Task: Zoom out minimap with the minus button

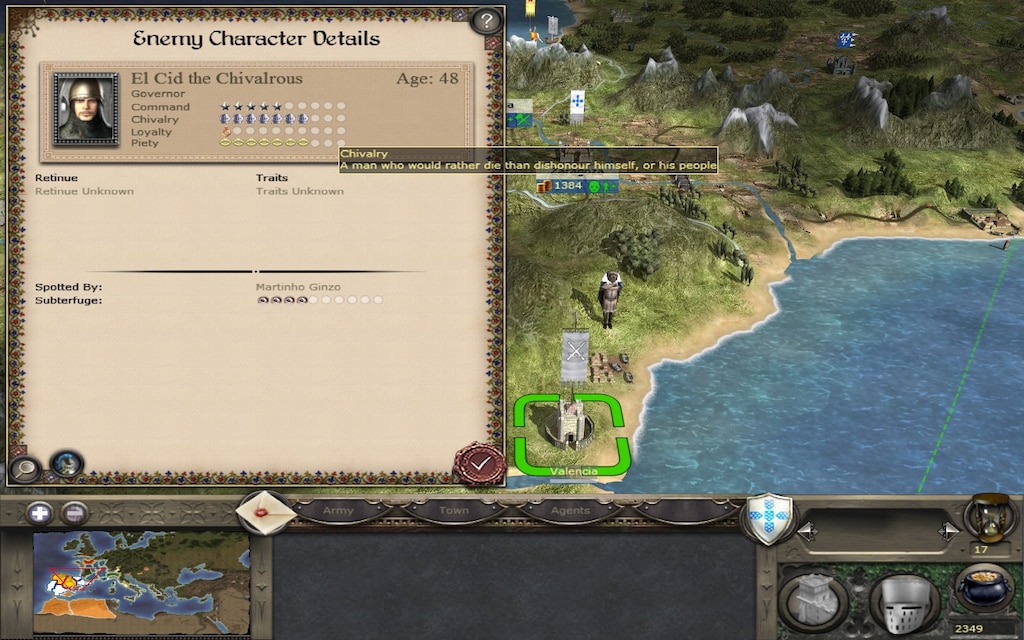Action: pos(73,513)
